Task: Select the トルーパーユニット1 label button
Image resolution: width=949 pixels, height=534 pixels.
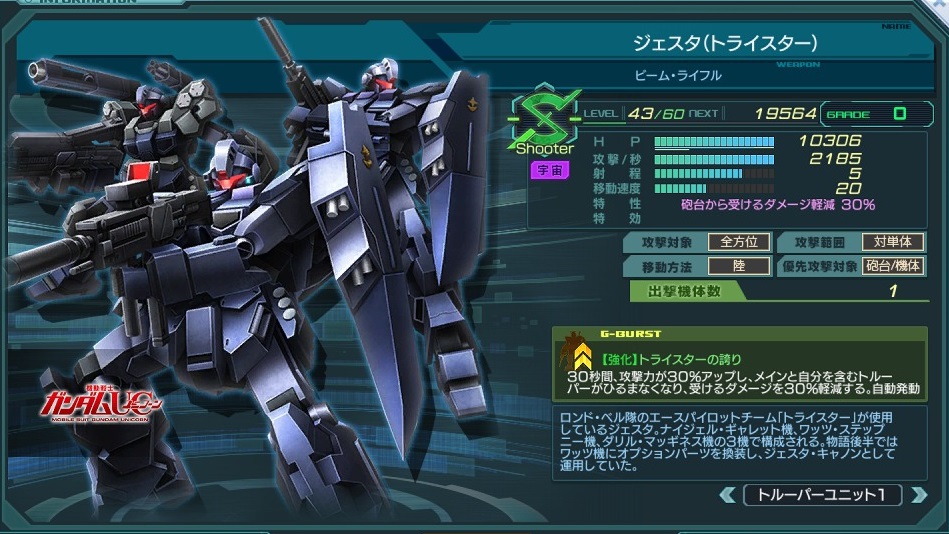Action: pyautogui.click(x=822, y=495)
